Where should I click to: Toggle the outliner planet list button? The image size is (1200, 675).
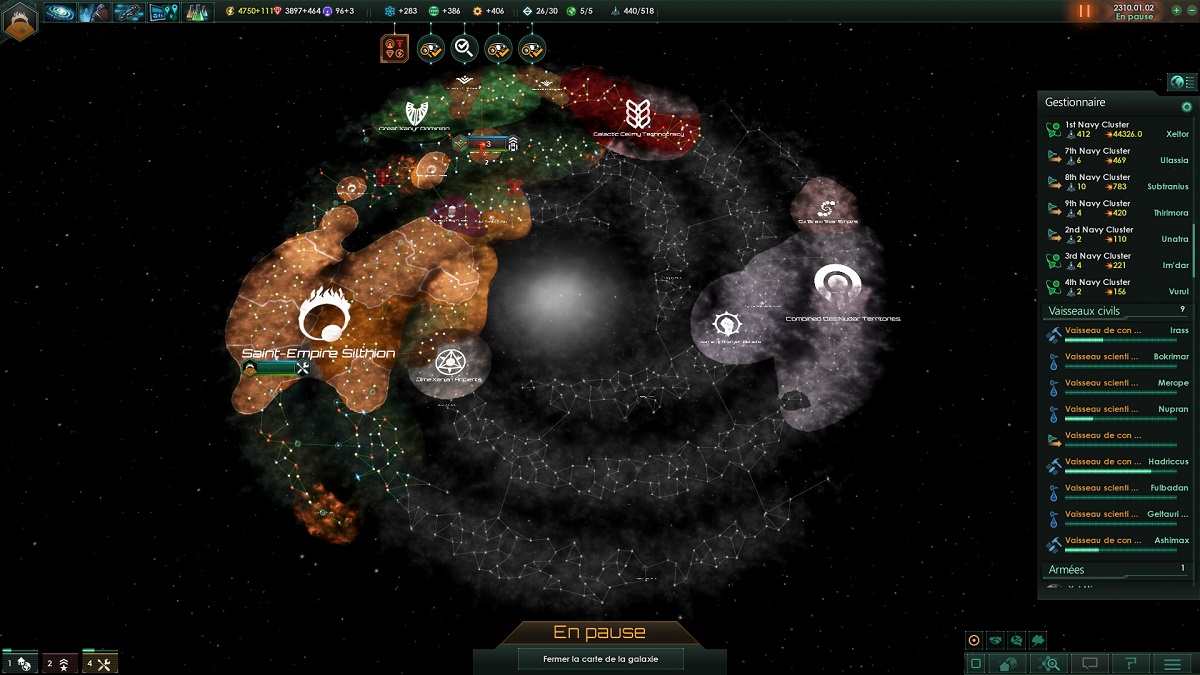(x=1182, y=82)
